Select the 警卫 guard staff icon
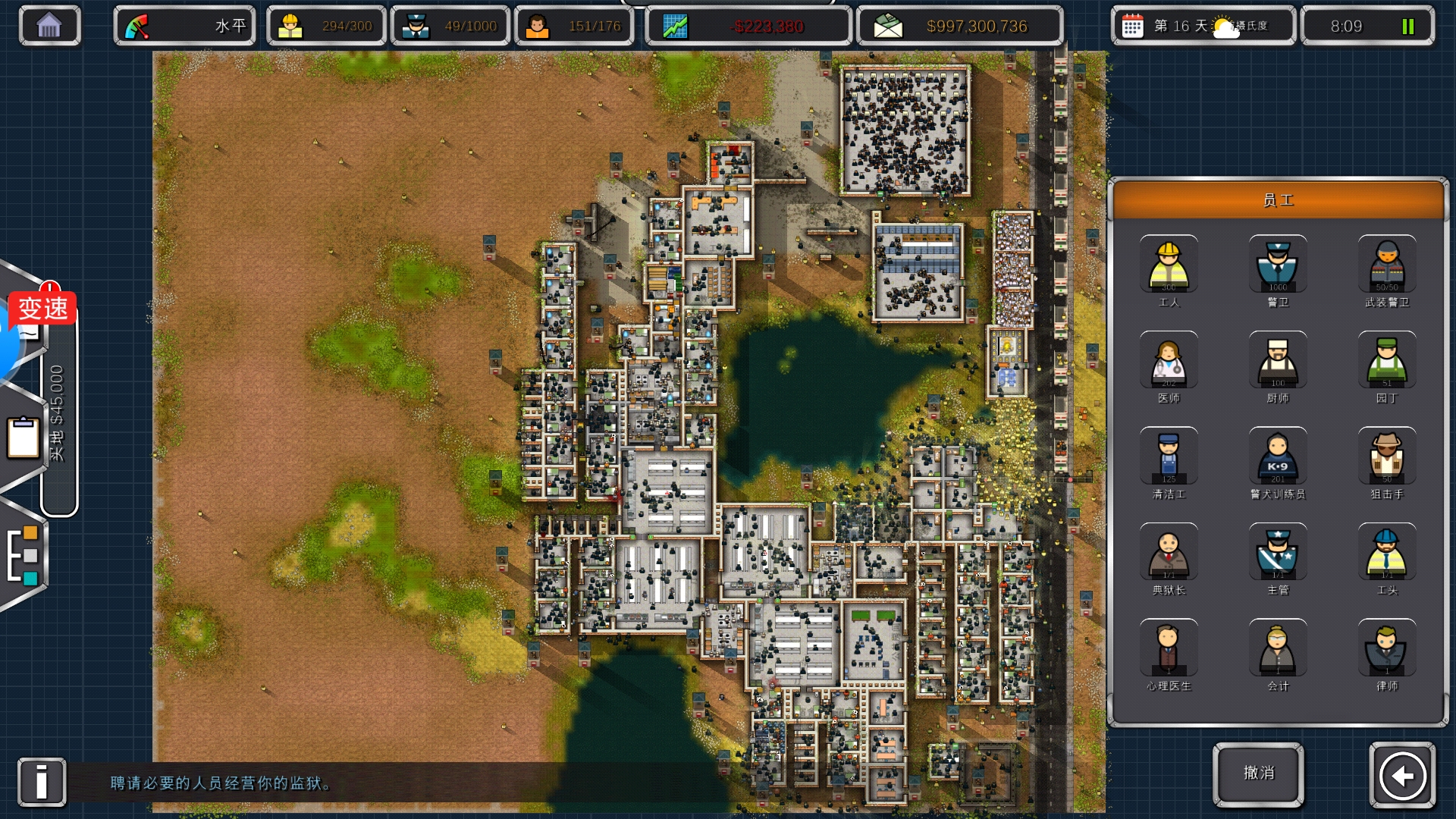Viewport: 1456px width, 819px height. [1278, 264]
